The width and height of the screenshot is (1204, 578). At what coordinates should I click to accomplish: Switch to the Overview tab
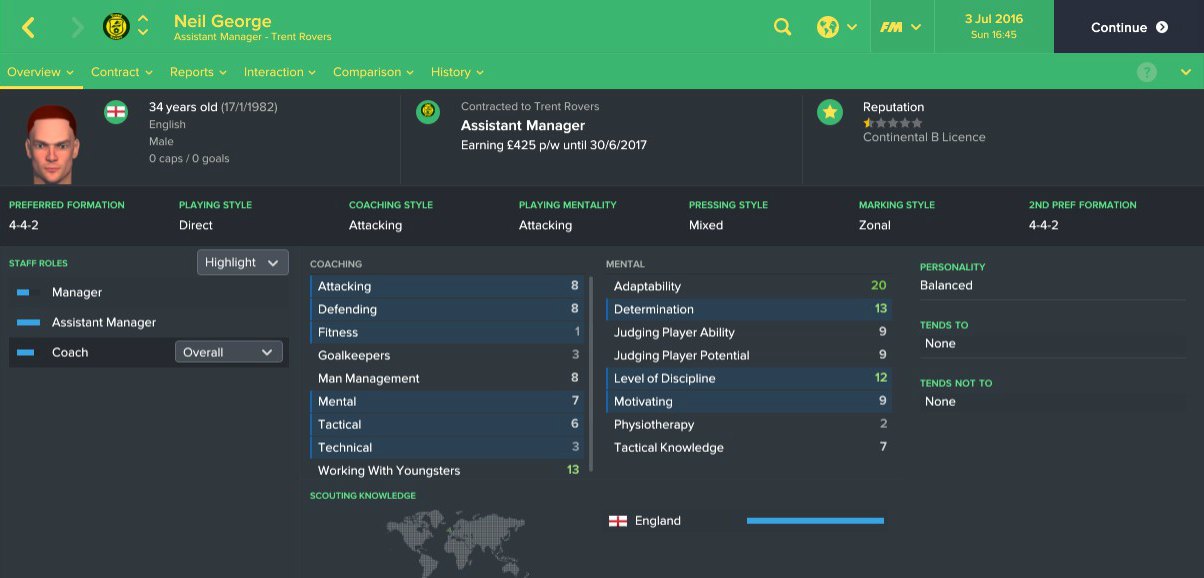pyautogui.click(x=40, y=72)
